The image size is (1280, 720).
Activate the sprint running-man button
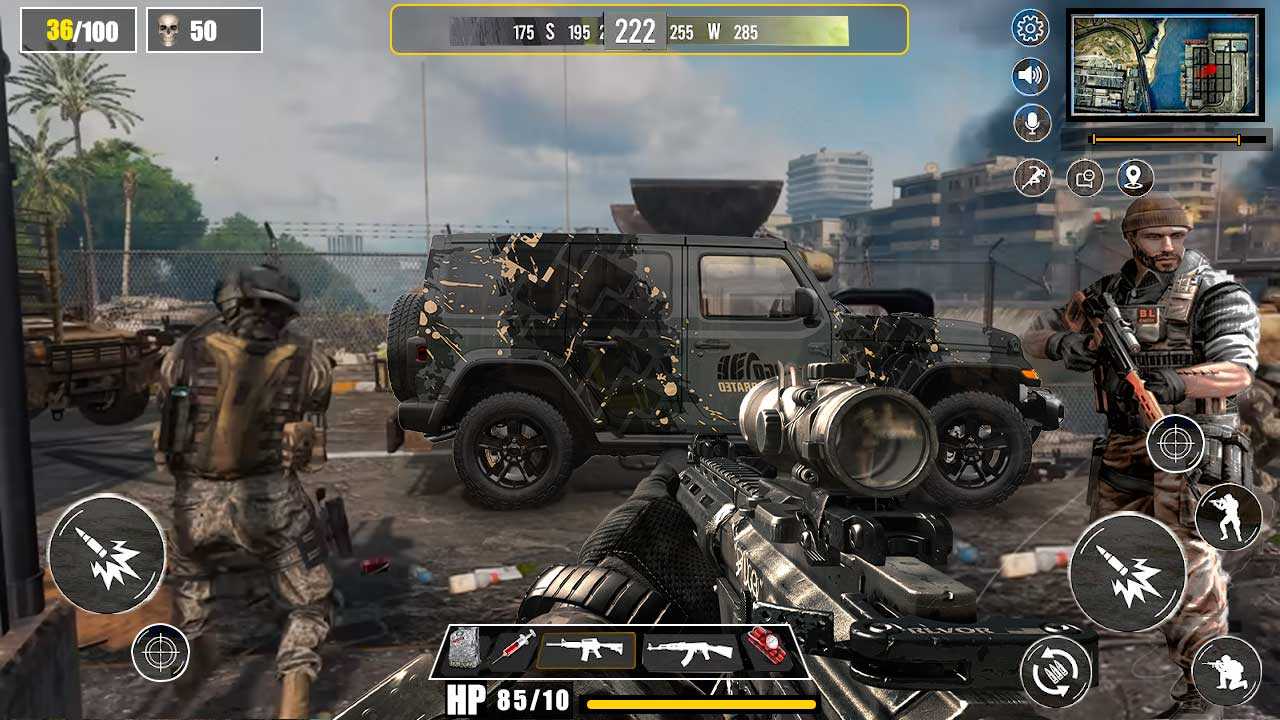pos(1033,178)
